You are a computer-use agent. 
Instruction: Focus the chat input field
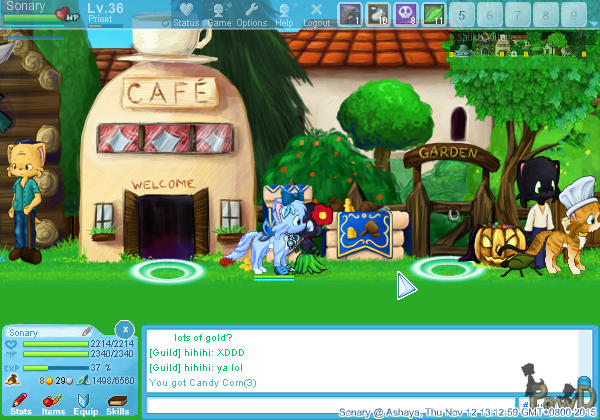click(330, 405)
